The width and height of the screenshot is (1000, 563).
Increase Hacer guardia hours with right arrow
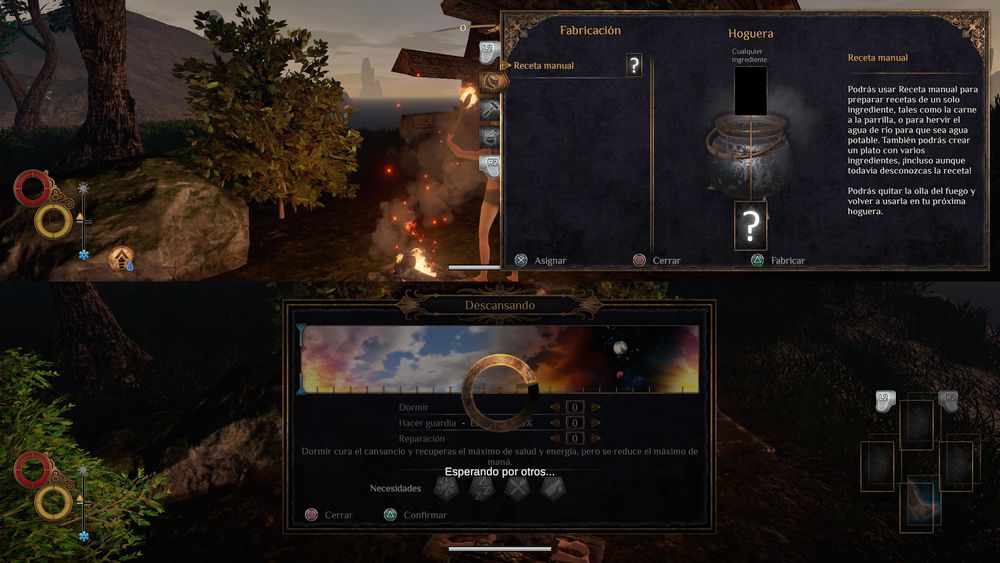(596, 423)
